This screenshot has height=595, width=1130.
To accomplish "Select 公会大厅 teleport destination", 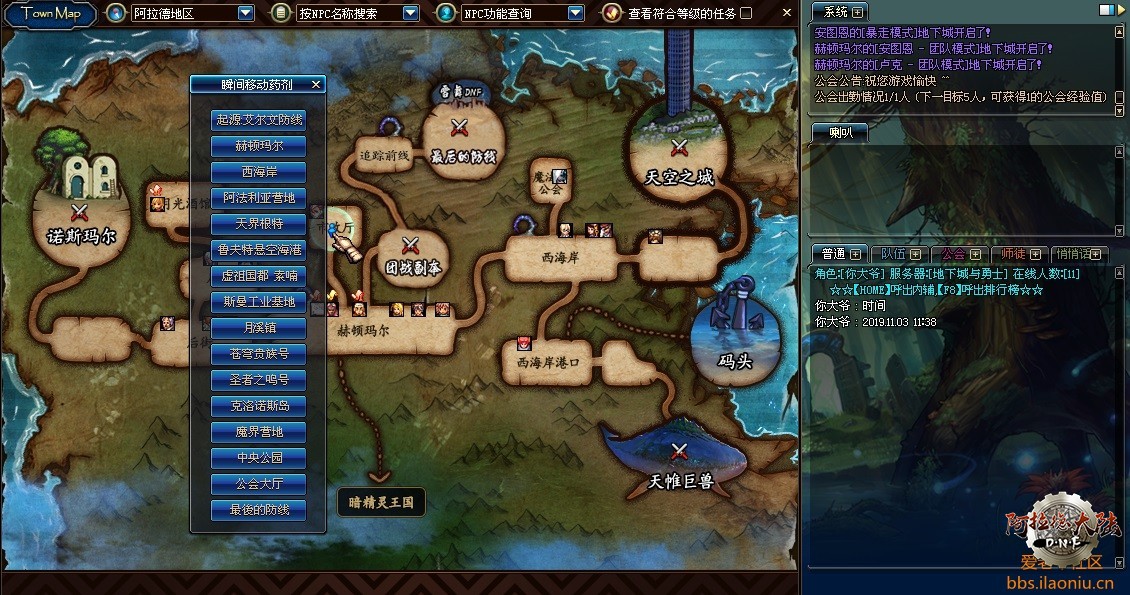I will 259,484.
